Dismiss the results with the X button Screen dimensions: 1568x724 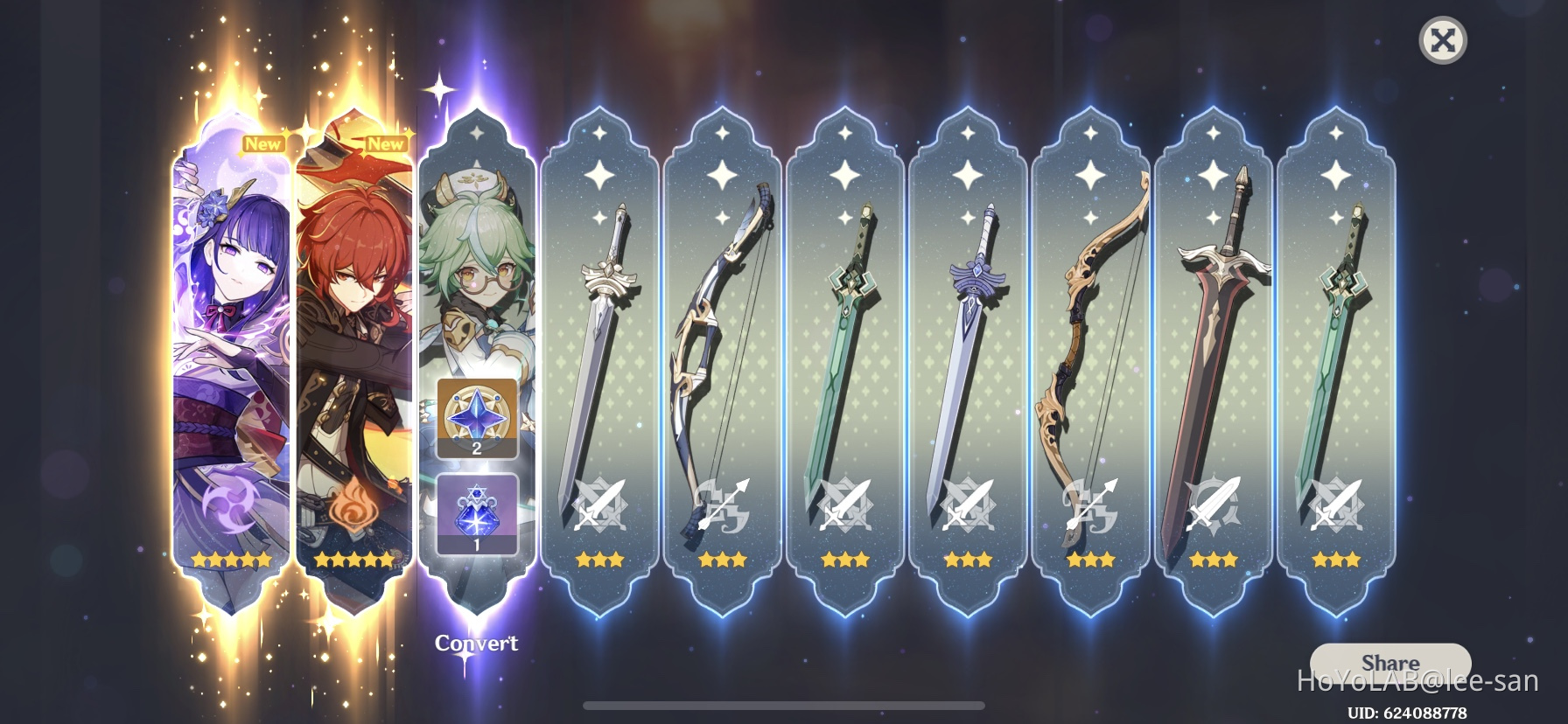1441,39
